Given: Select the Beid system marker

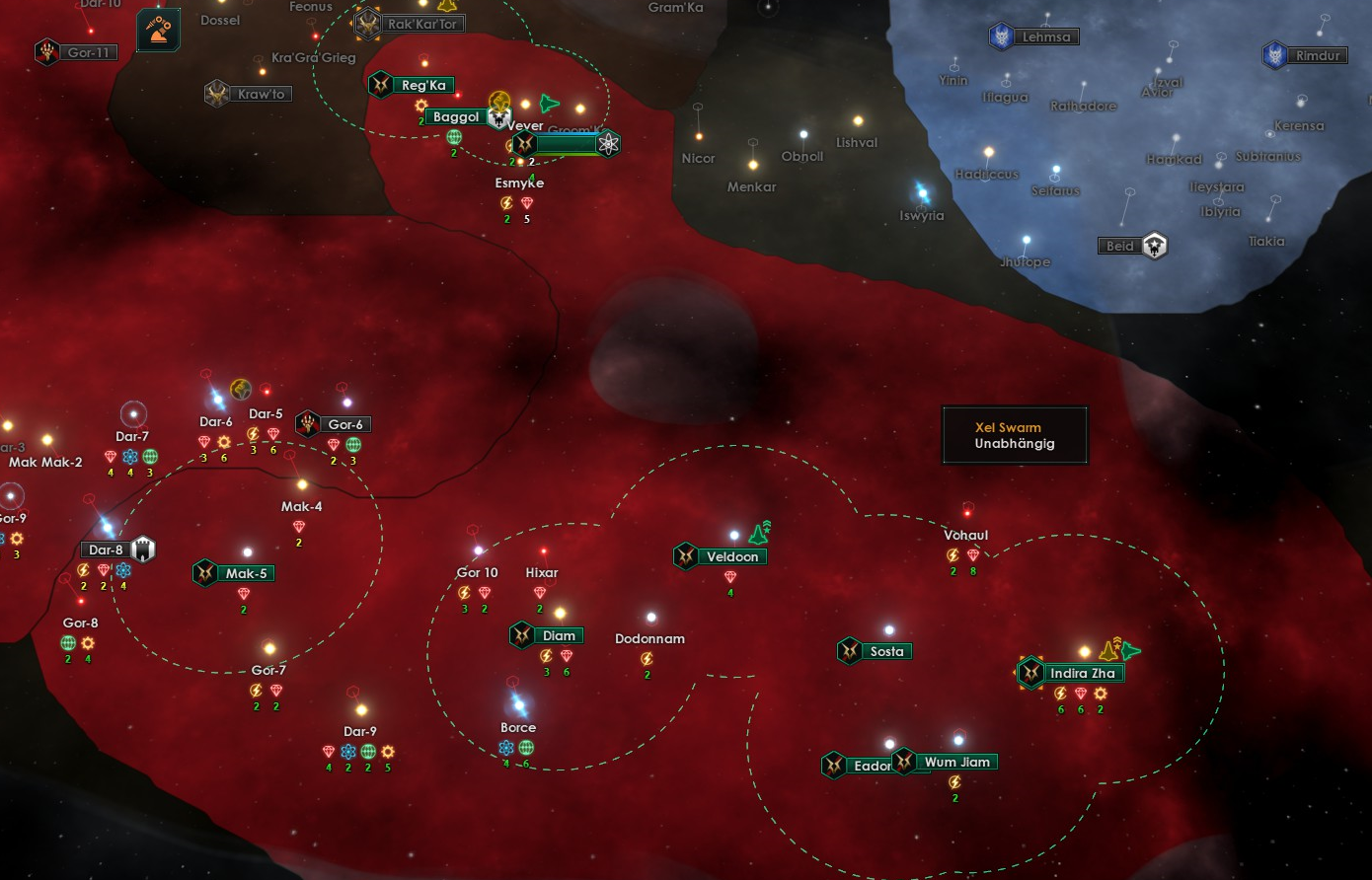Looking at the screenshot, I should click(x=1155, y=246).
